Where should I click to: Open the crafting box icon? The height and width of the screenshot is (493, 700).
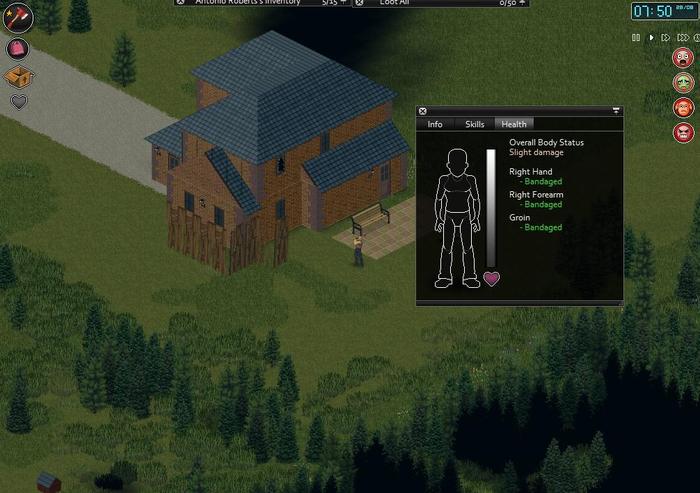[x=18, y=76]
